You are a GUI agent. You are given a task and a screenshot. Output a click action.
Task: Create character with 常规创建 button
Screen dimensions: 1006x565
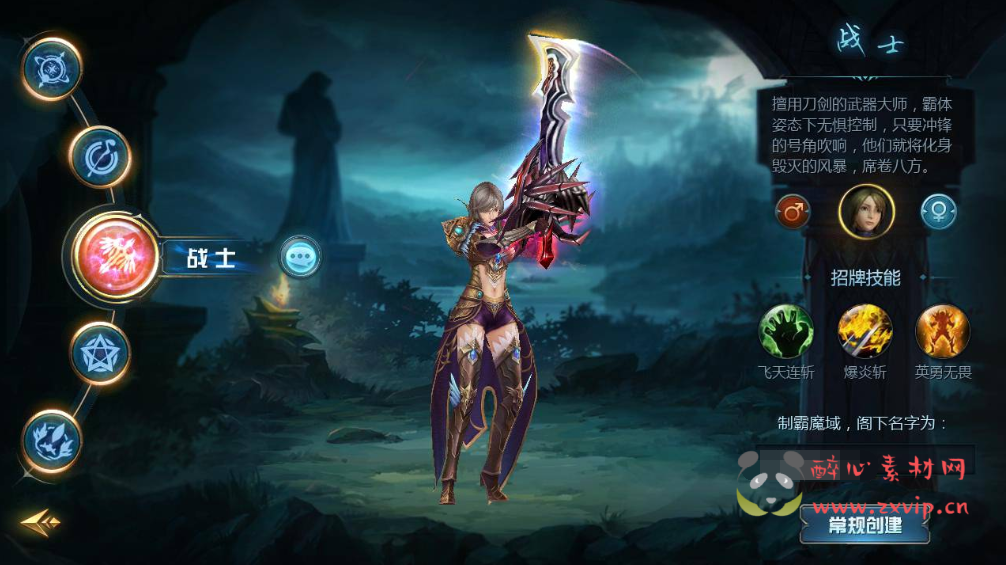tap(865, 524)
